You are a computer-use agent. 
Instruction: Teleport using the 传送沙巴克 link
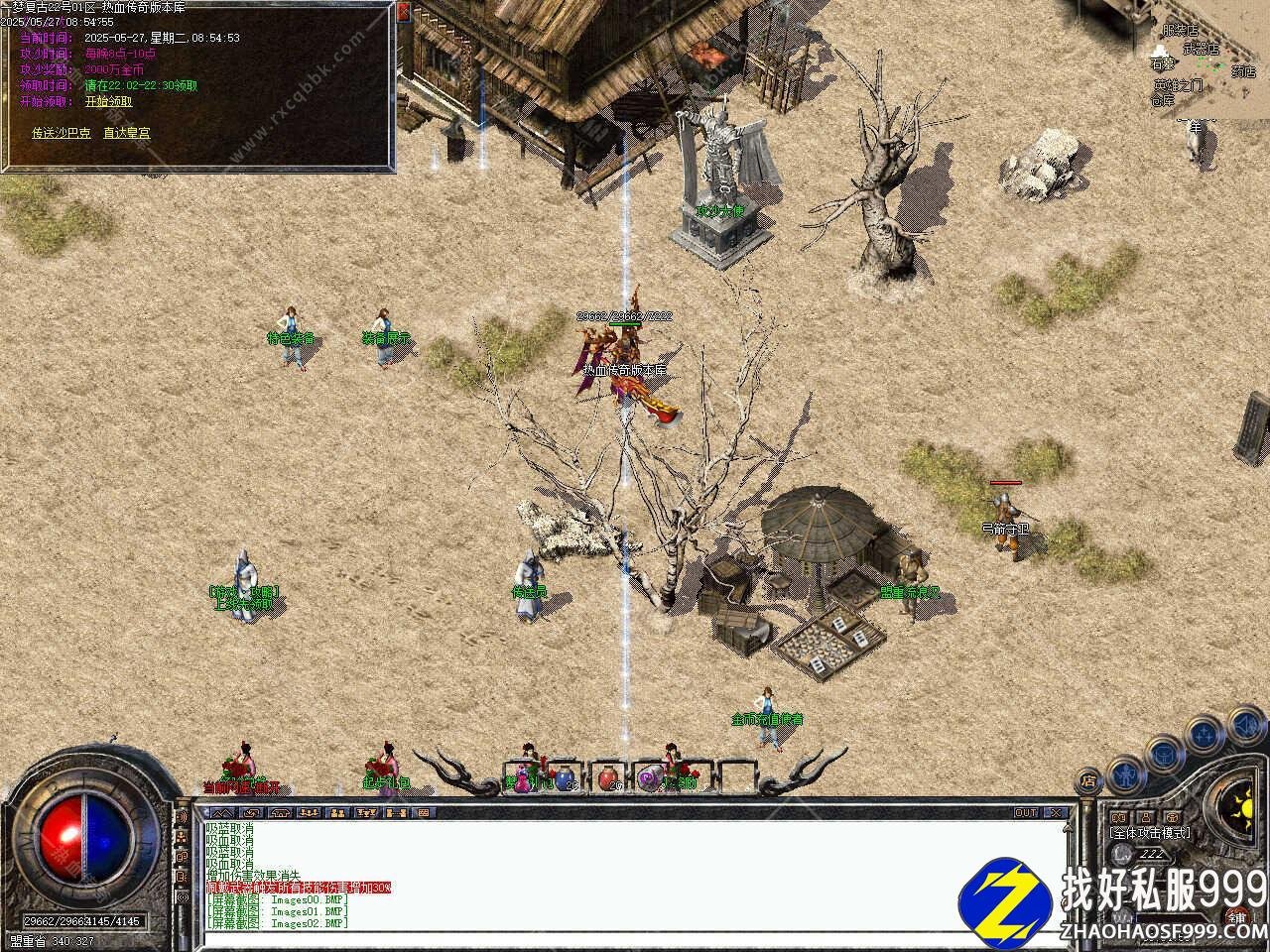(62, 133)
